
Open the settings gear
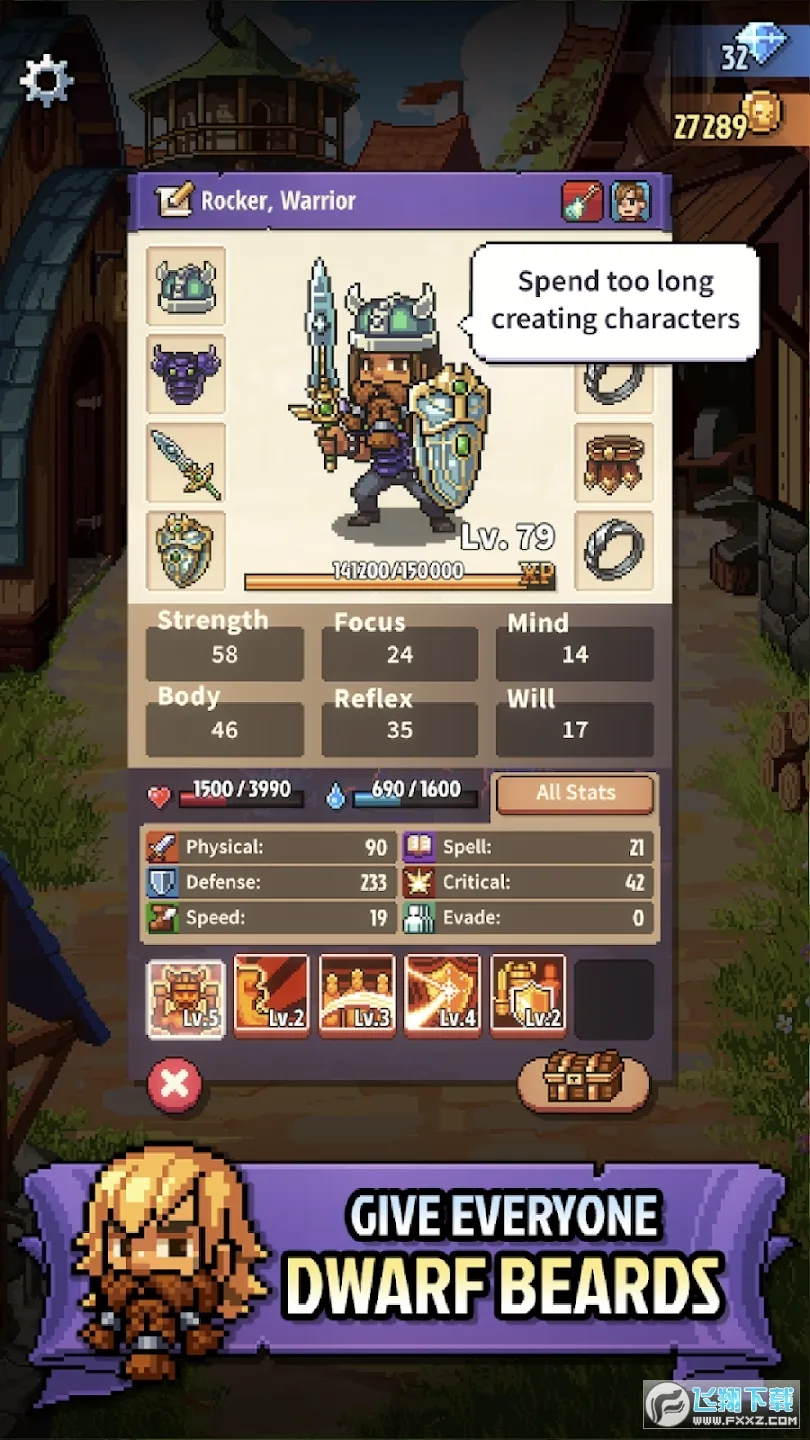[x=46, y=80]
